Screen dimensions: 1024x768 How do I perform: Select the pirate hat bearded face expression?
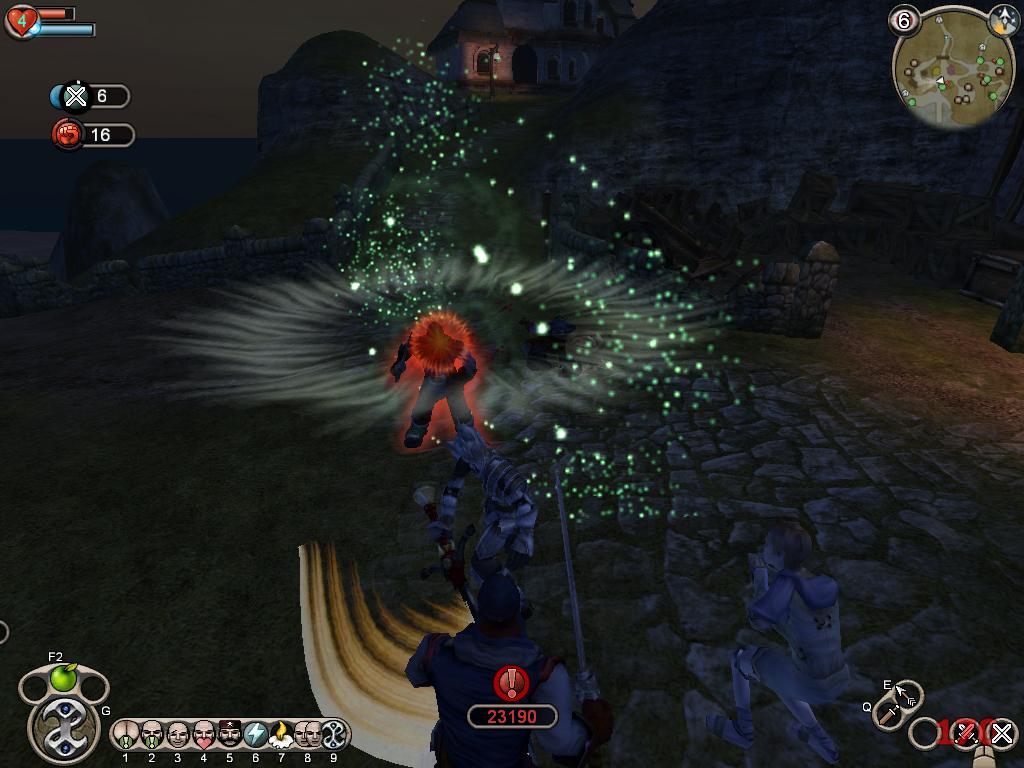coord(230,735)
